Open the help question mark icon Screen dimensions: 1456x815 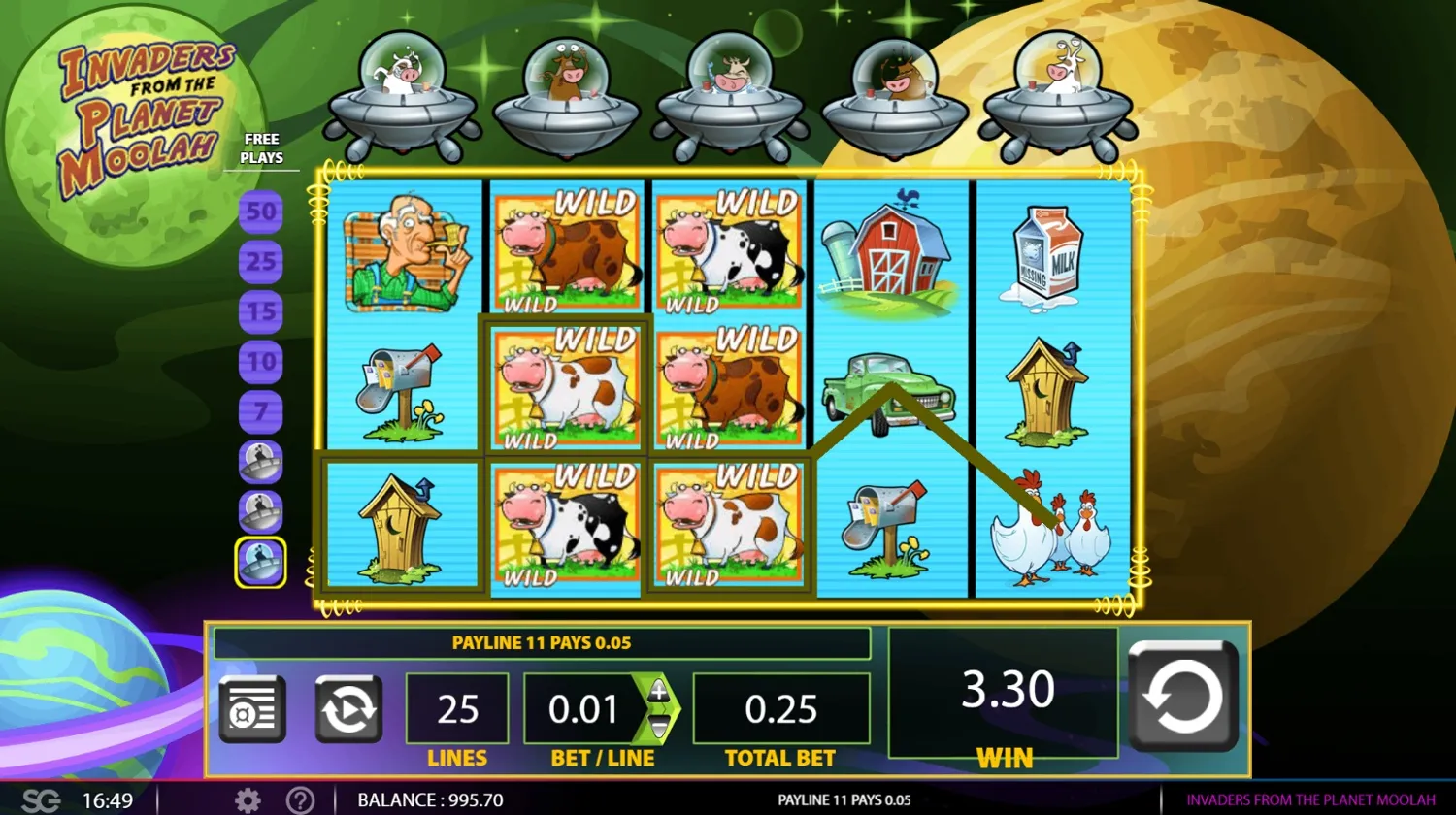(x=301, y=799)
